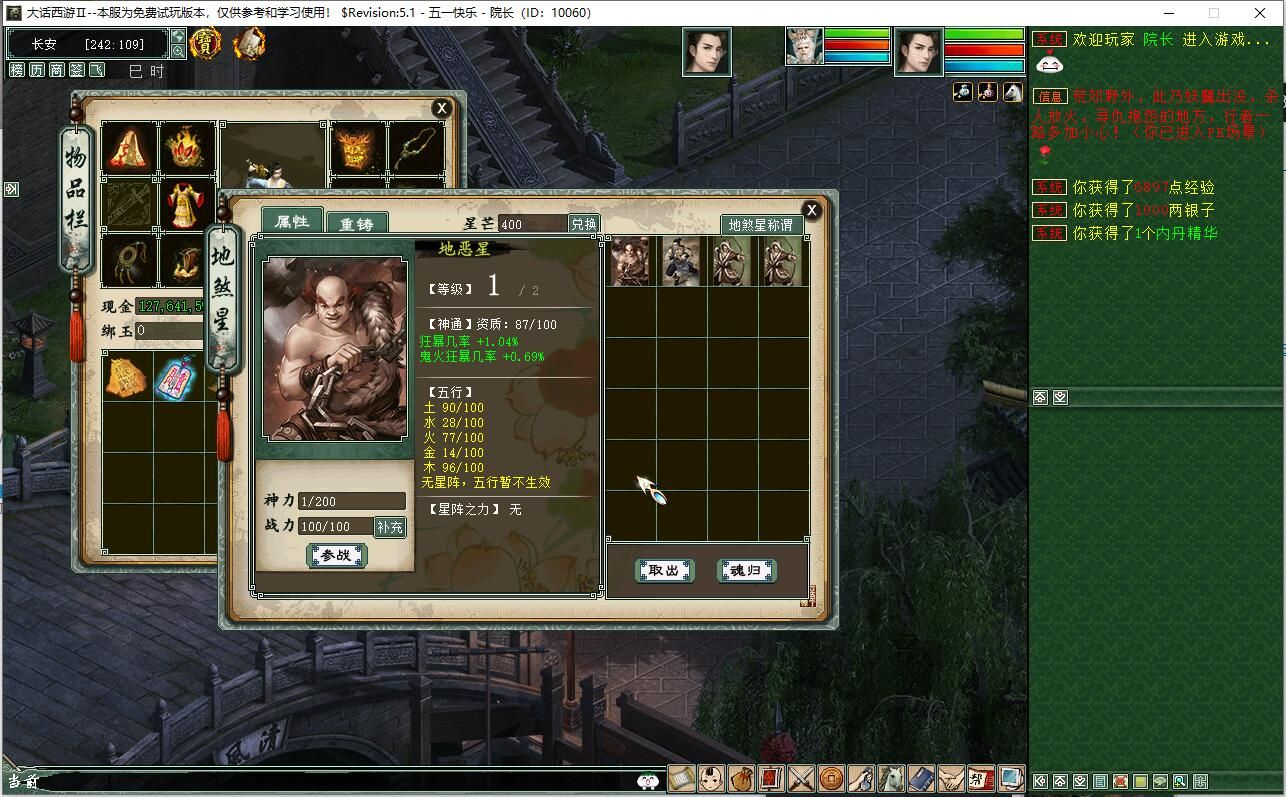Switch to the 重铸 tab
This screenshot has height=797, width=1286.
[x=357, y=224]
